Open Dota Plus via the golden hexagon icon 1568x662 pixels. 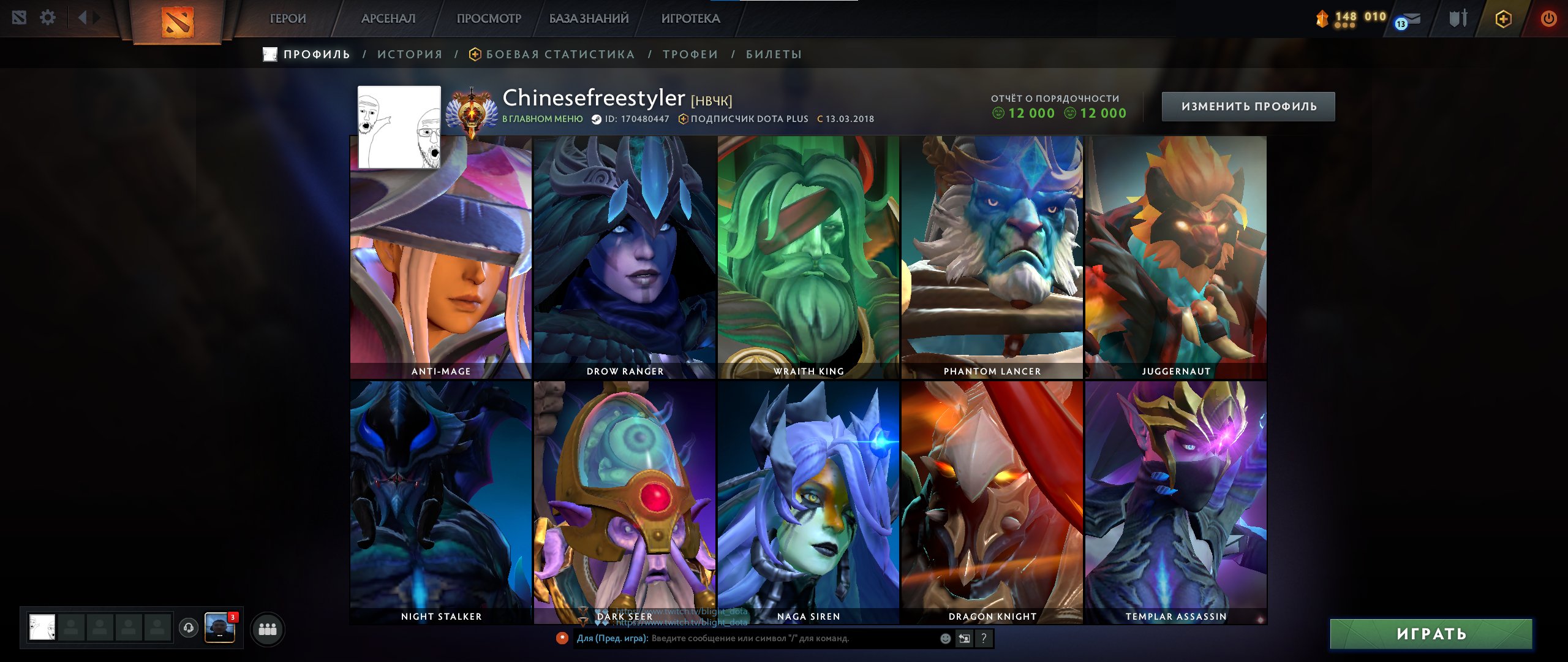pos(1502,18)
